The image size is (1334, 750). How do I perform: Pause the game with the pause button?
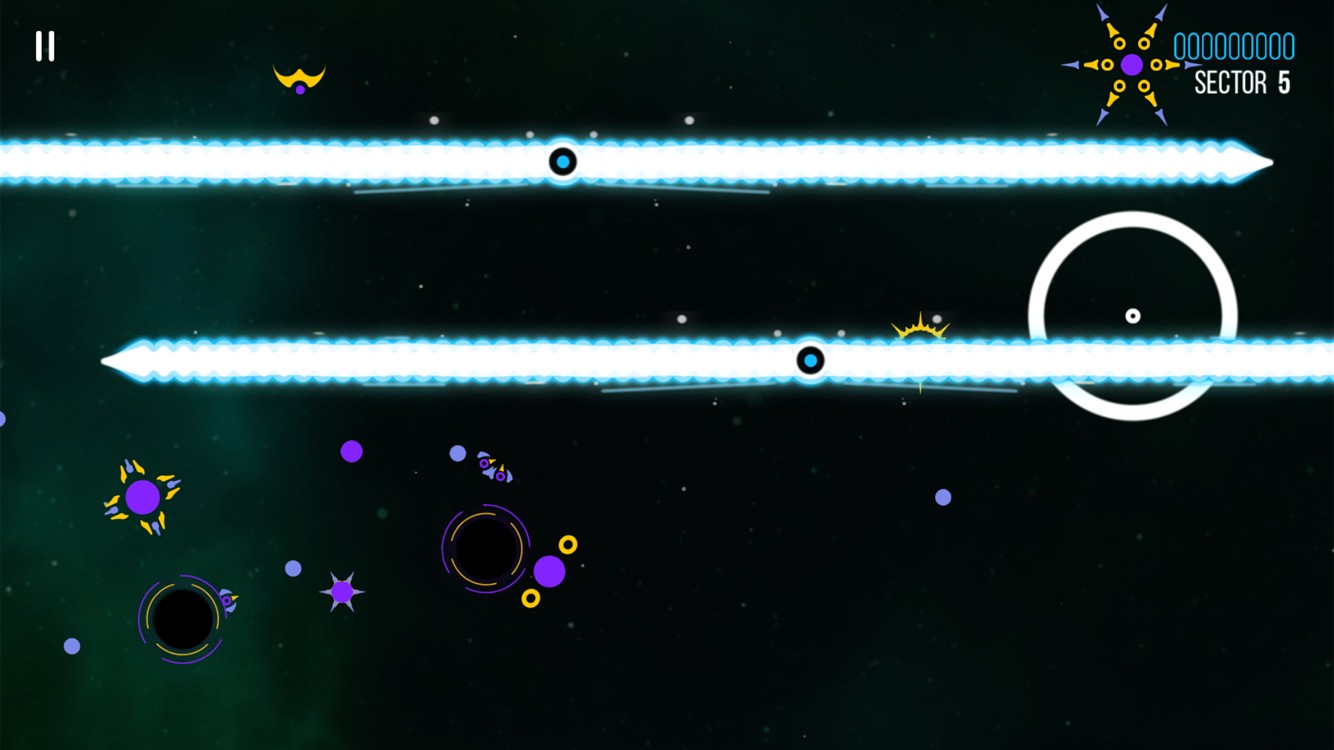(x=45, y=46)
